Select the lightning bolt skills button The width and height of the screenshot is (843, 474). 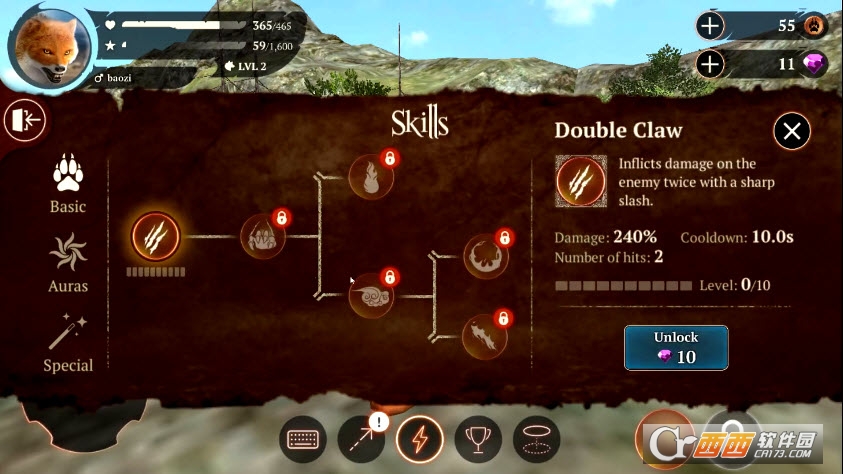pos(420,438)
